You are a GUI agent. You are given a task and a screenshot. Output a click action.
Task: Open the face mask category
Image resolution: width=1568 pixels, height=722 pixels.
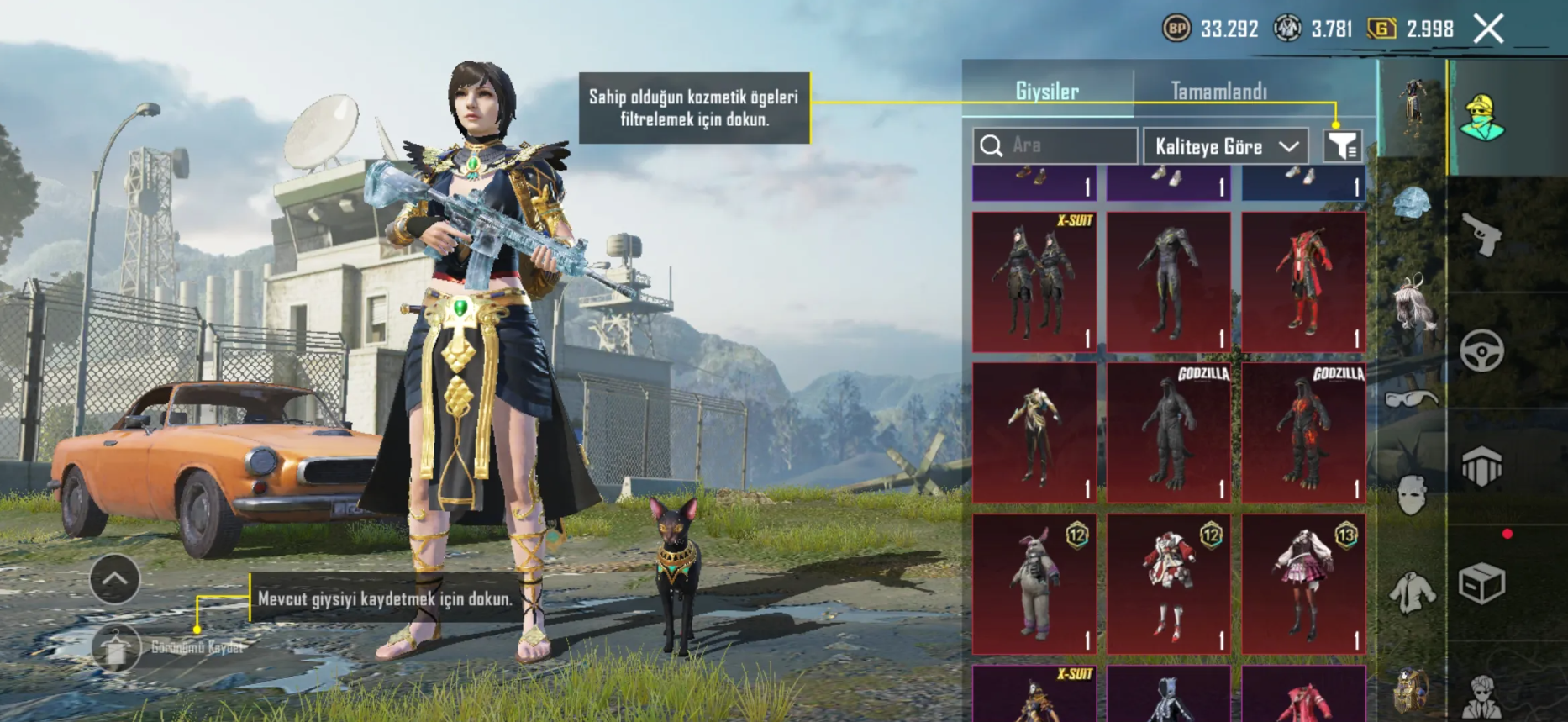tap(1412, 494)
